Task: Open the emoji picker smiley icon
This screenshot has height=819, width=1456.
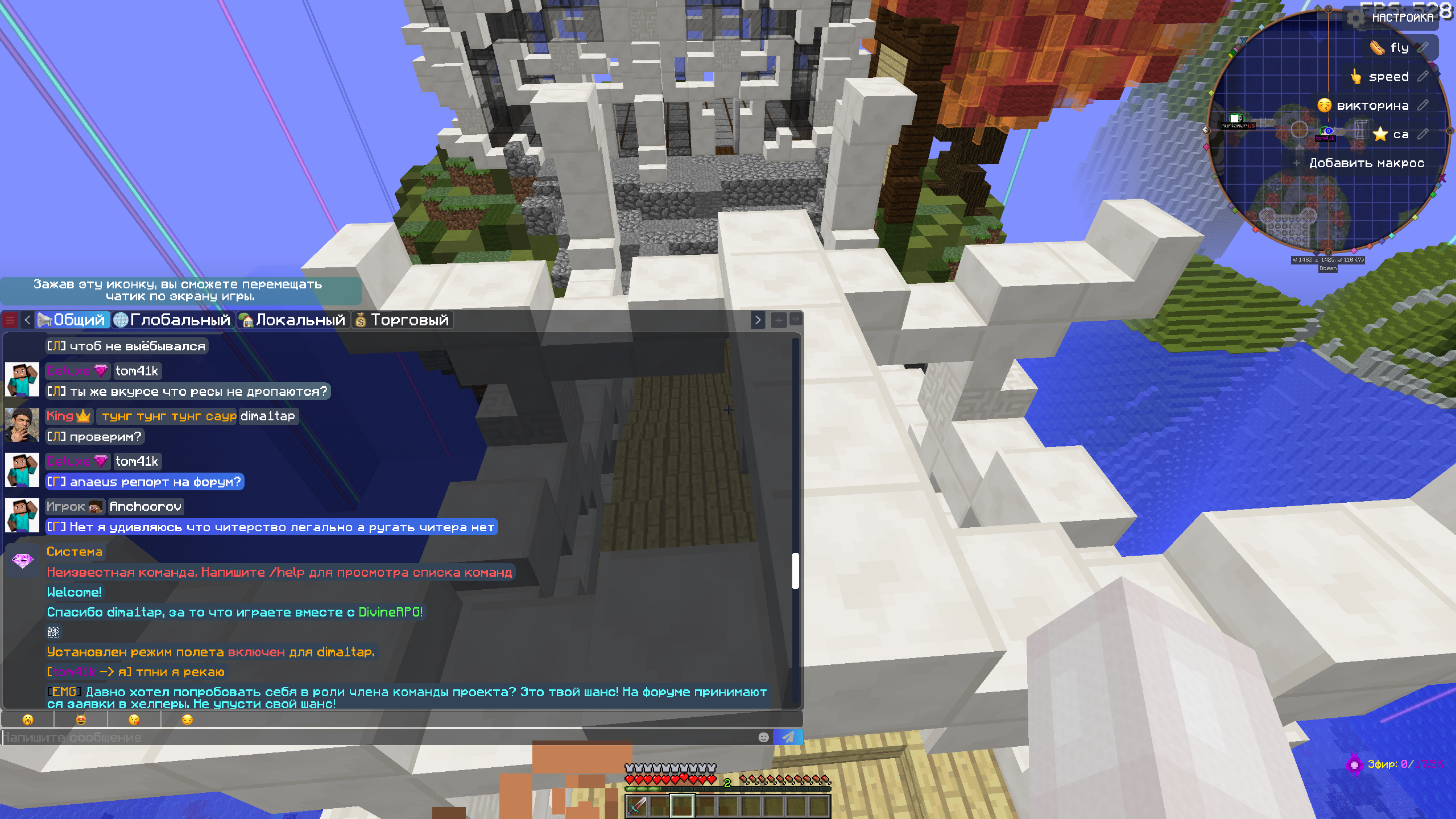Action: point(763,738)
